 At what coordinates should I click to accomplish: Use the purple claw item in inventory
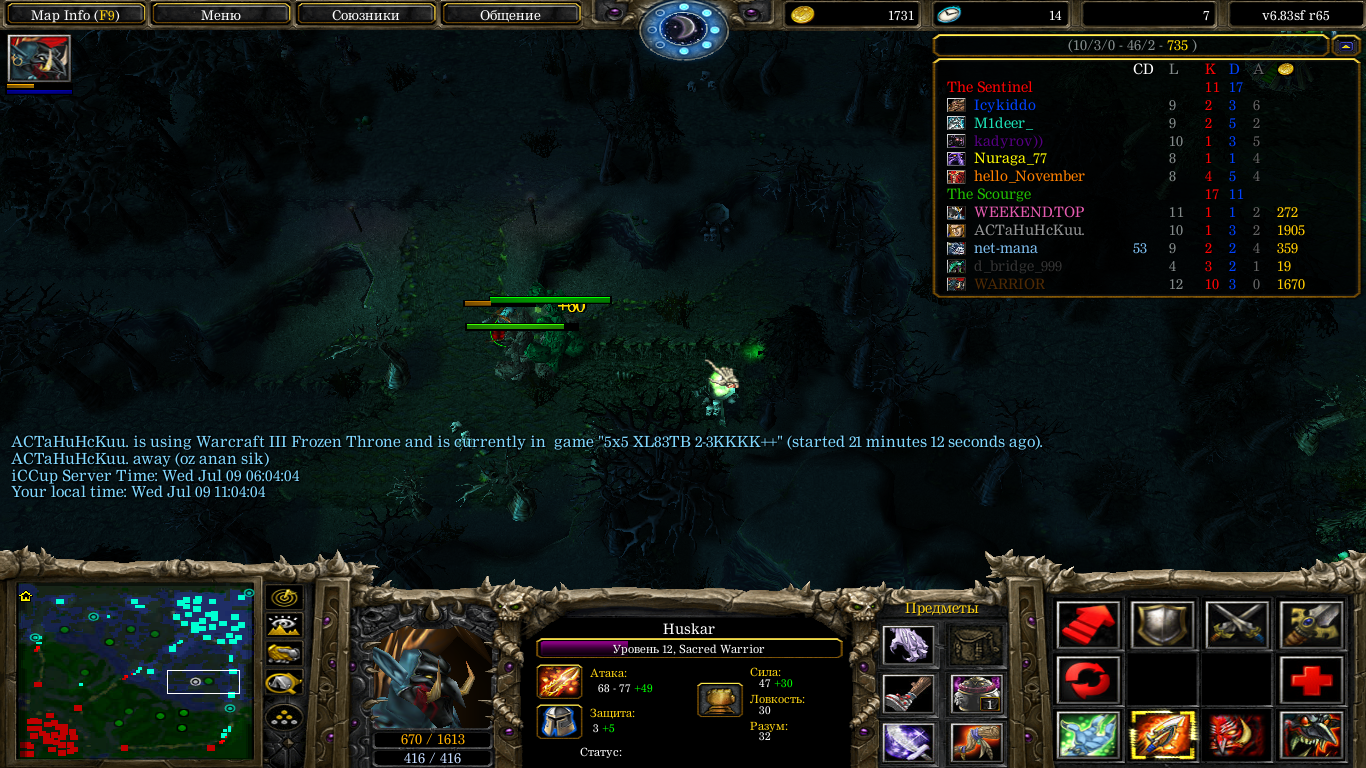(909, 645)
